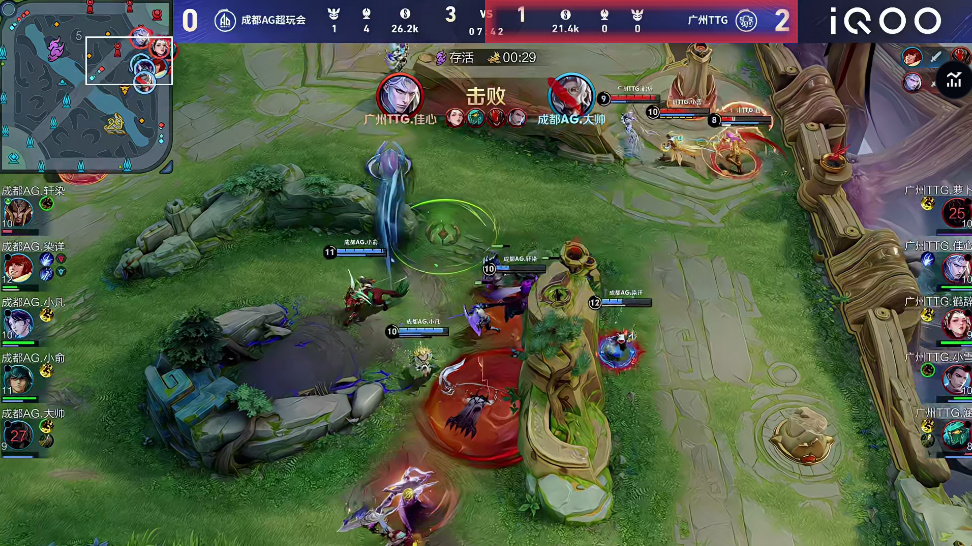The width and height of the screenshot is (972, 546).
Task: Select 广州TTG.萝卜 portrait showing respawn 25
Action: (x=956, y=212)
